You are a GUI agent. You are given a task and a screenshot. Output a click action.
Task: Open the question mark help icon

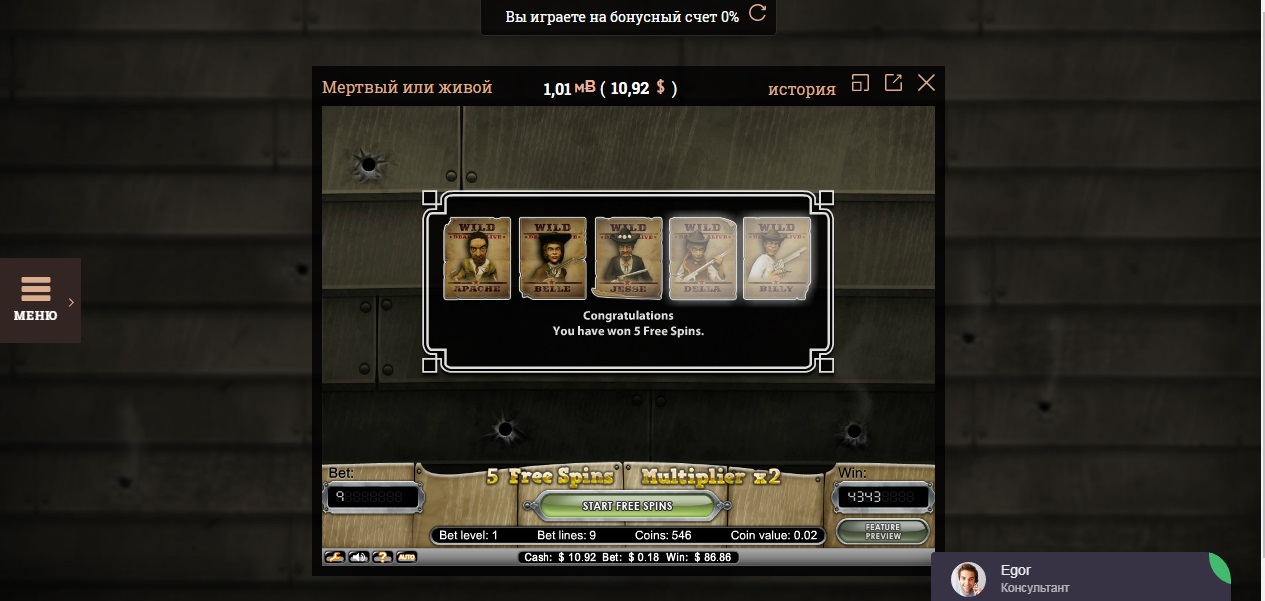tap(382, 557)
